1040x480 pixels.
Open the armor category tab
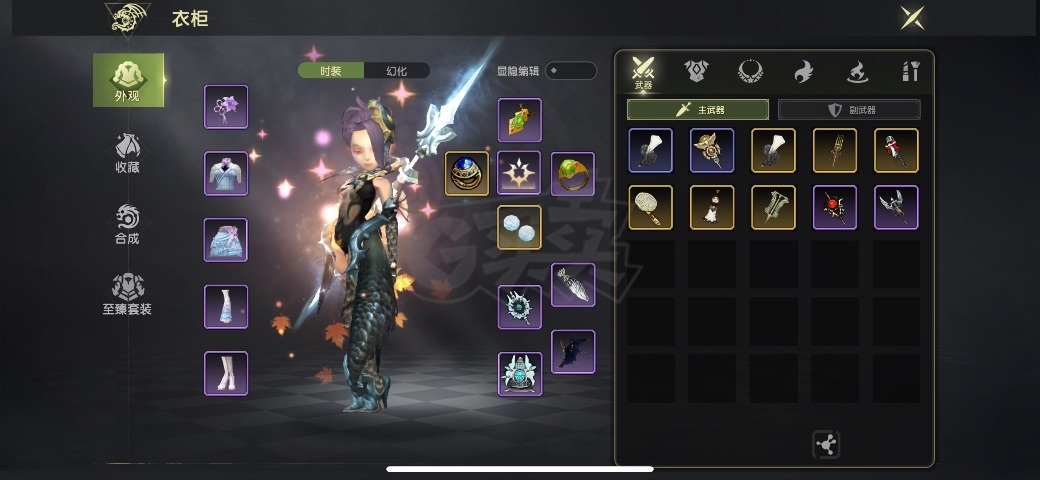696,71
